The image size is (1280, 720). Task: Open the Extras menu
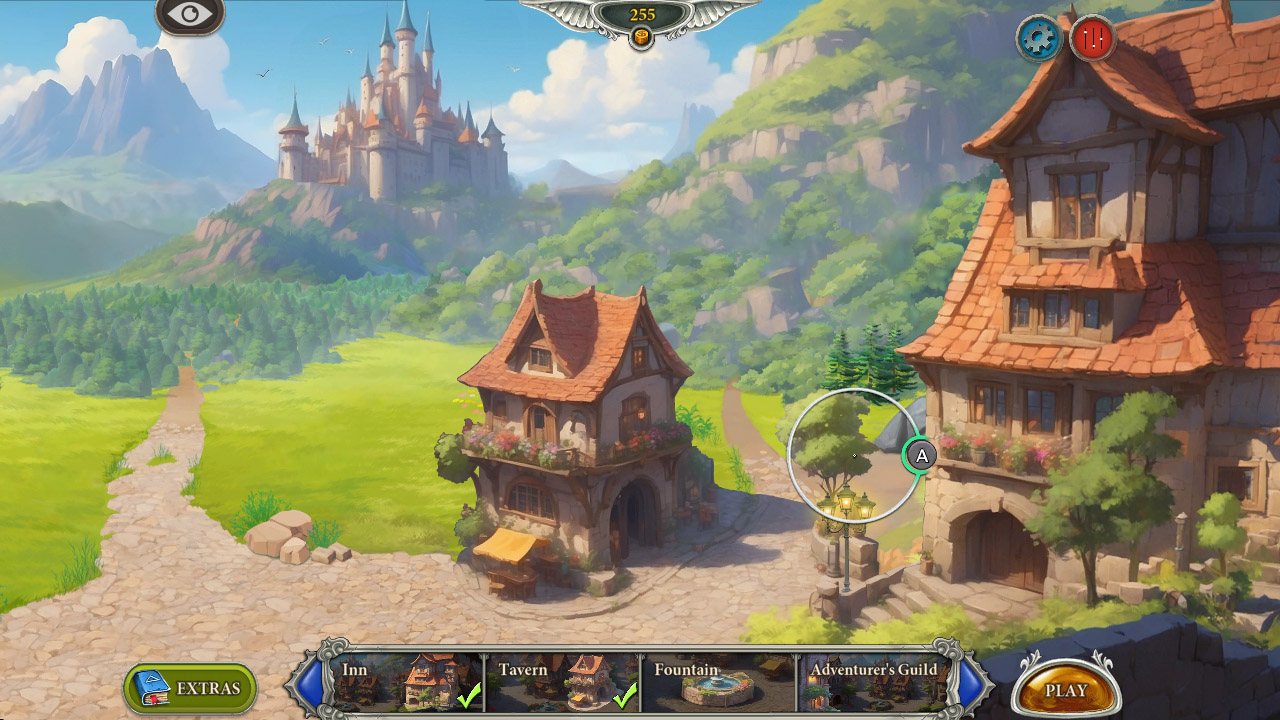point(190,688)
